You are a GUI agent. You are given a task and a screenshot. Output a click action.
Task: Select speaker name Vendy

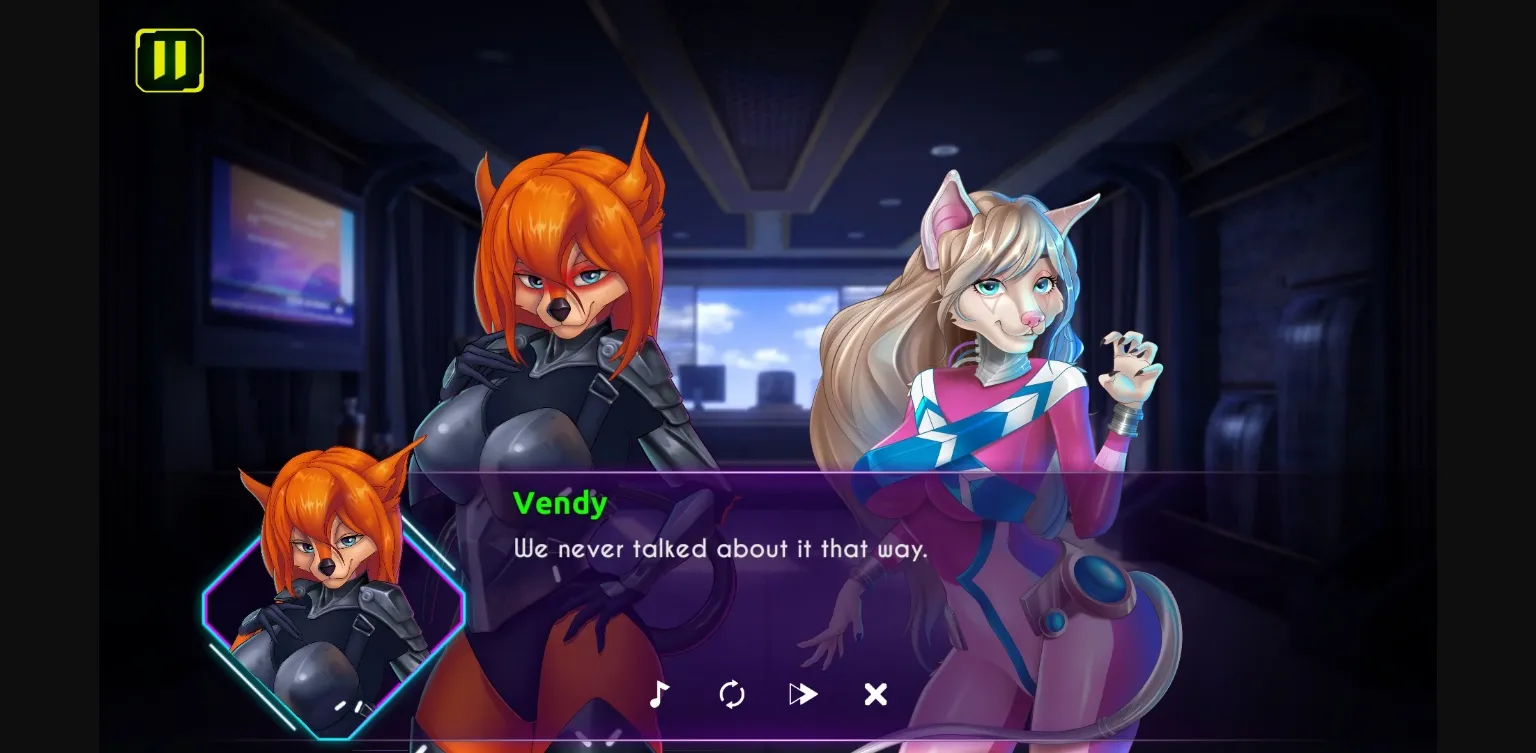click(x=560, y=504)
